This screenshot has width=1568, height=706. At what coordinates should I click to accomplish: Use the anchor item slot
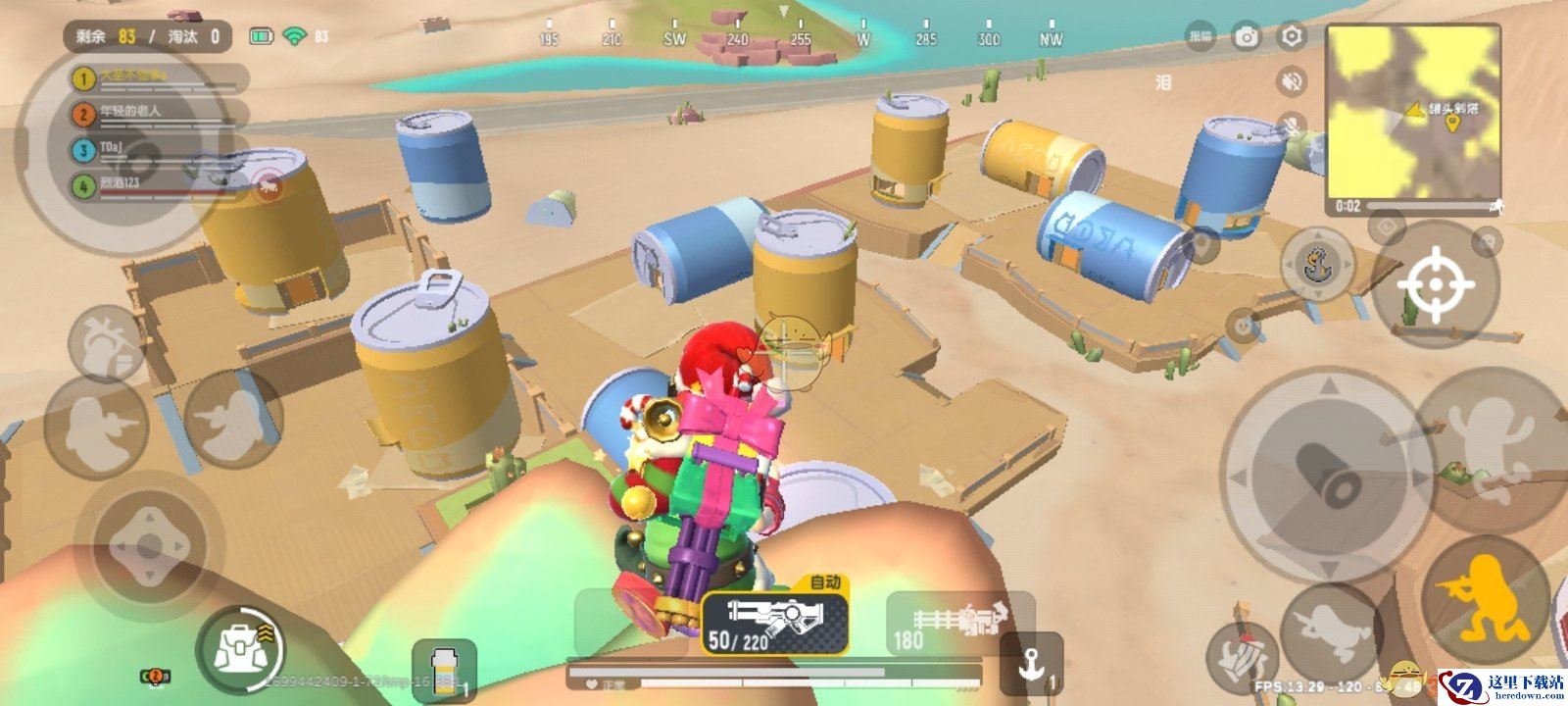(x=1031, y=665)
